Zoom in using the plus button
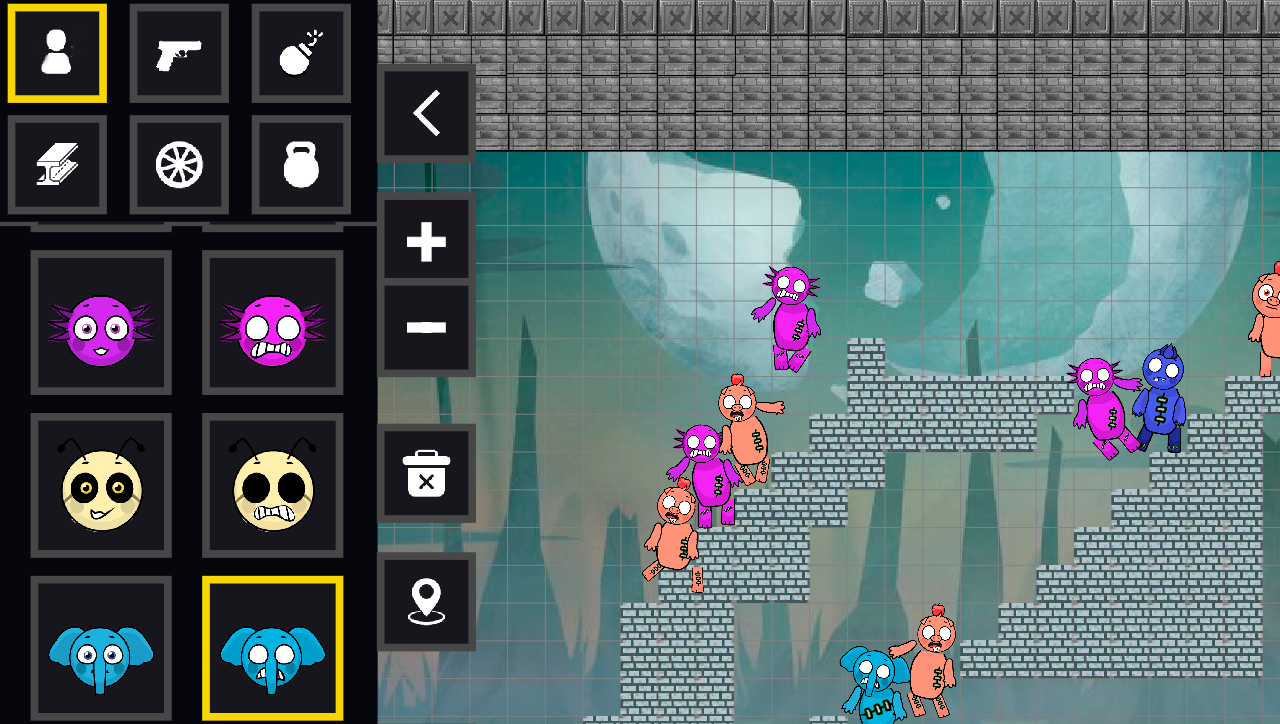The width and height of the screenshot is (1280, 724). pos(426,238)
